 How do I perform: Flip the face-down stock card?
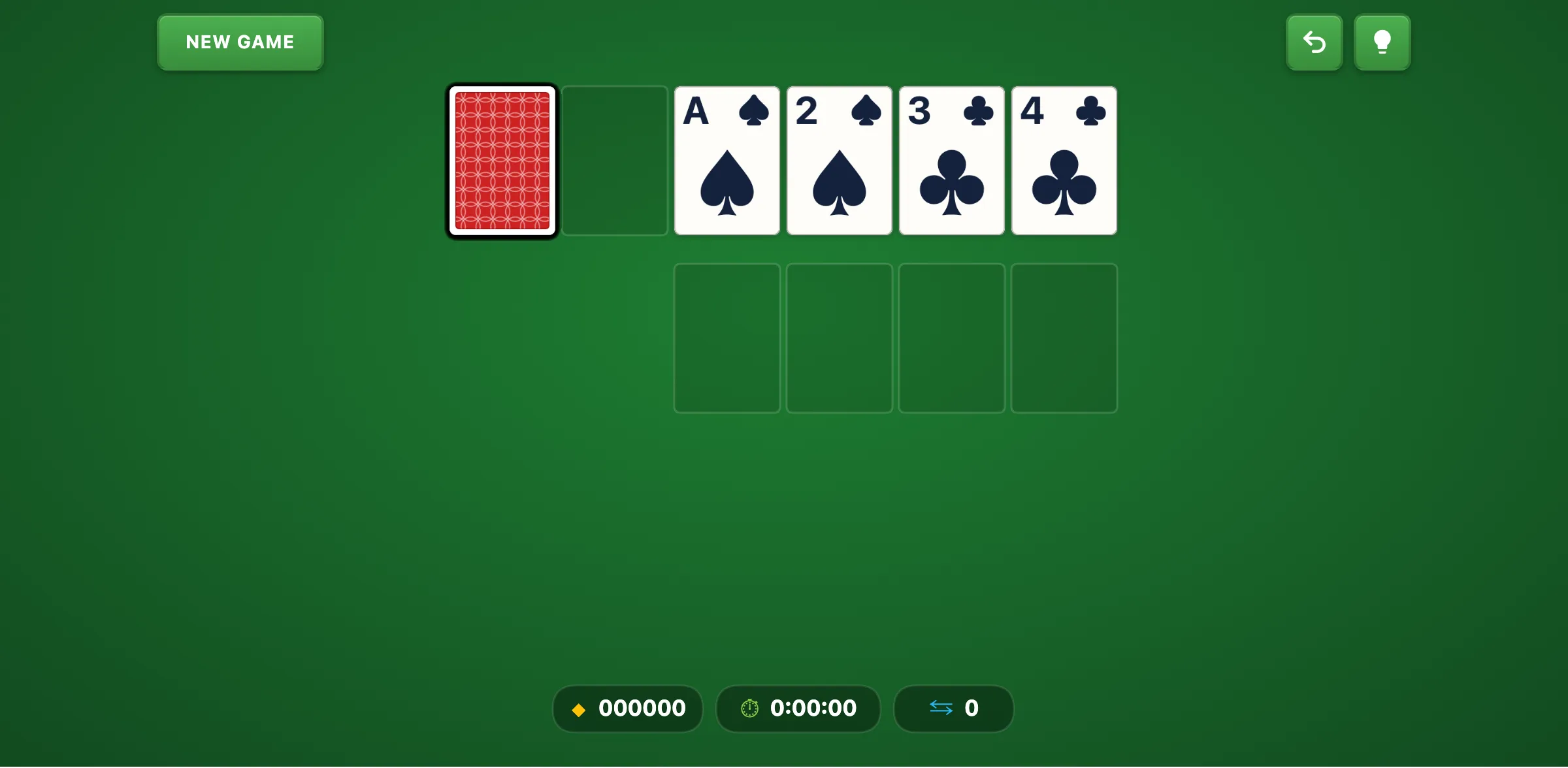coord(502,161)
